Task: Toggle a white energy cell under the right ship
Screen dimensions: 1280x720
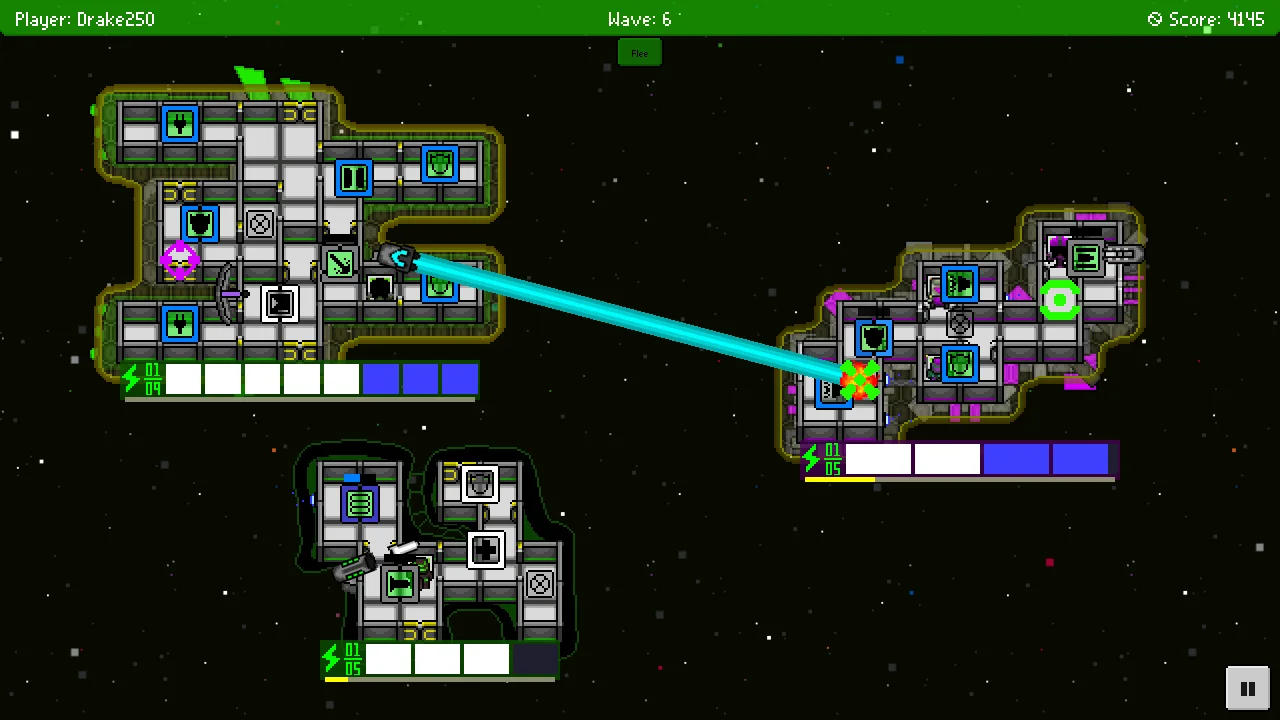Action: pos(878,458)
